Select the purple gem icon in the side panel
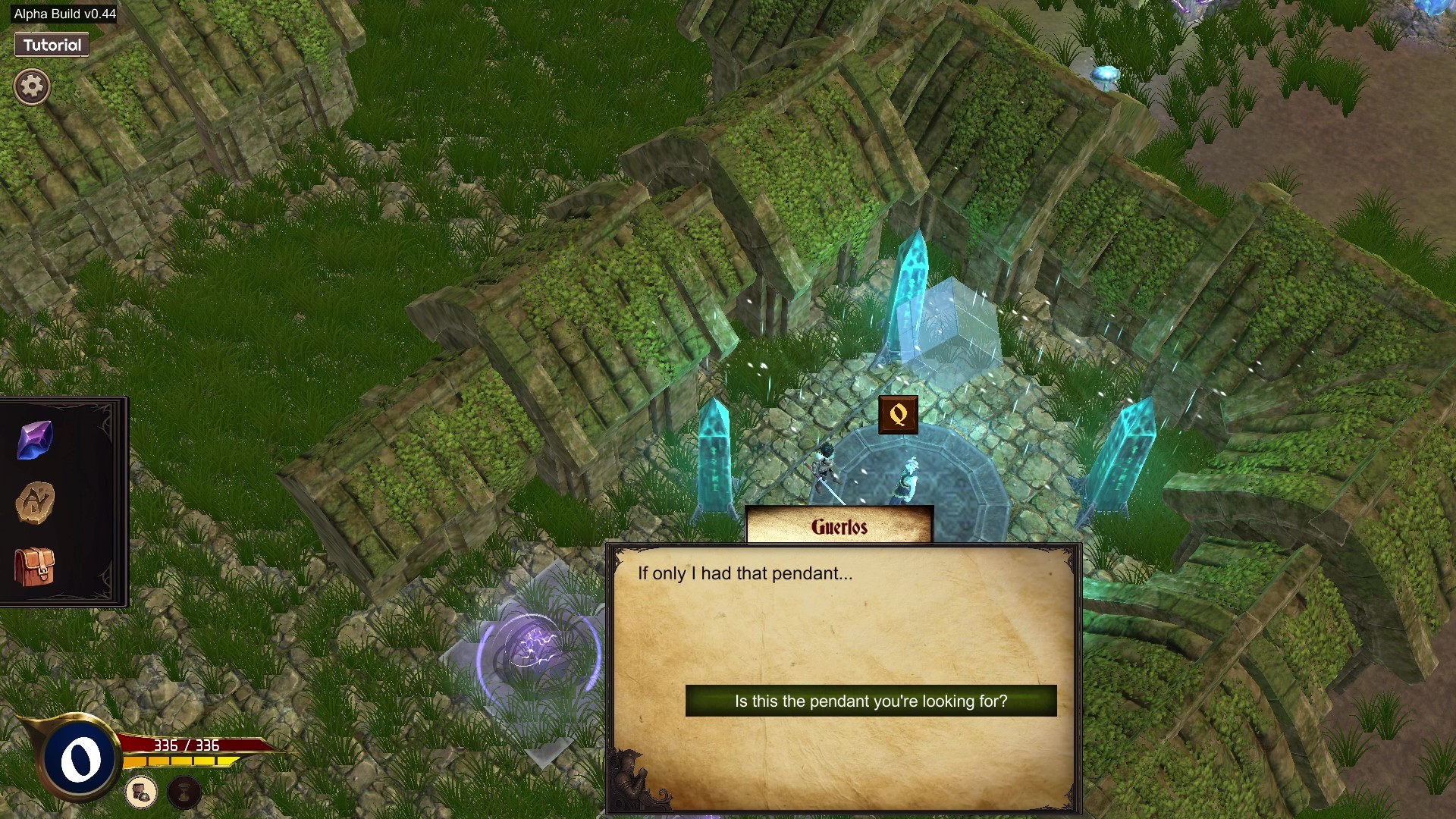The image size is (1456, 819). (33, 438)
